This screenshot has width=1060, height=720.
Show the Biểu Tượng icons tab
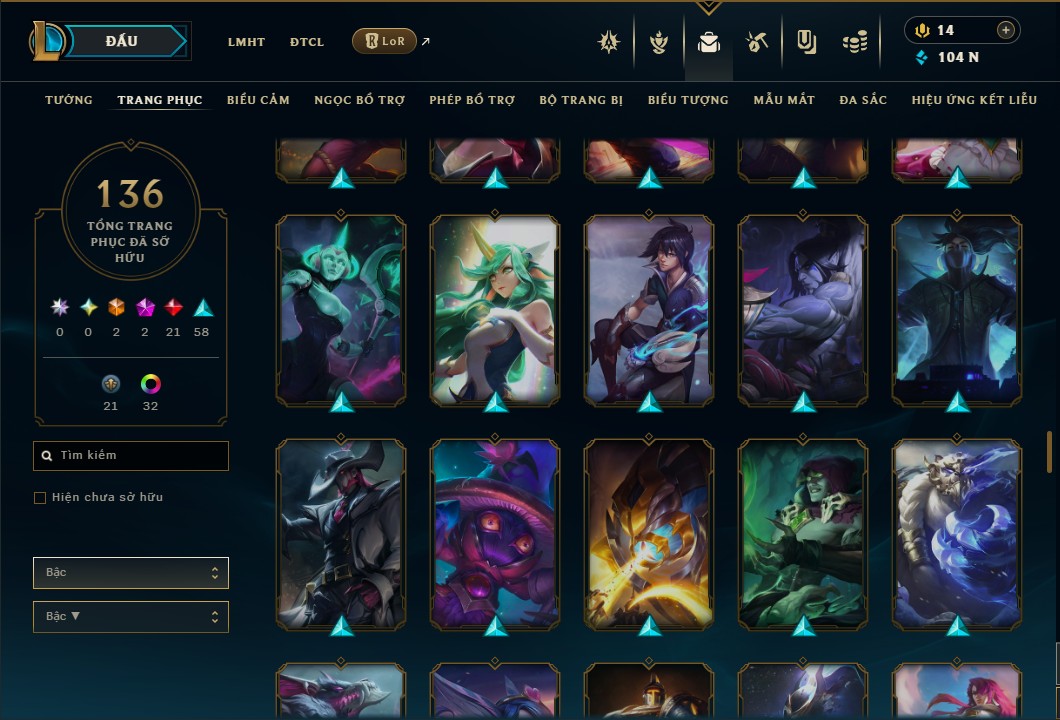click(x=688, y=100)
